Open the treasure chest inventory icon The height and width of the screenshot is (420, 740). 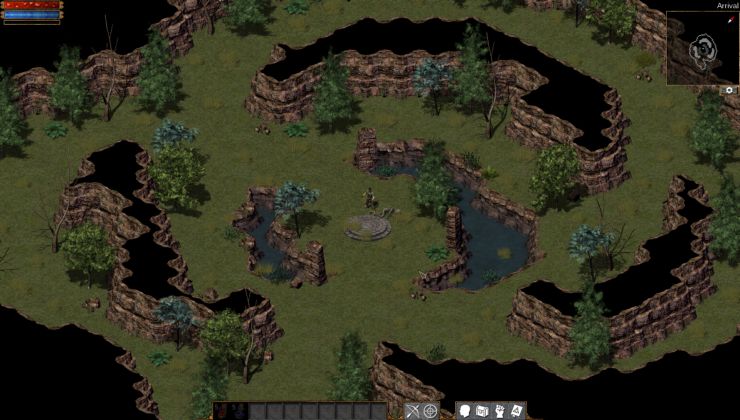coord(482,411)
